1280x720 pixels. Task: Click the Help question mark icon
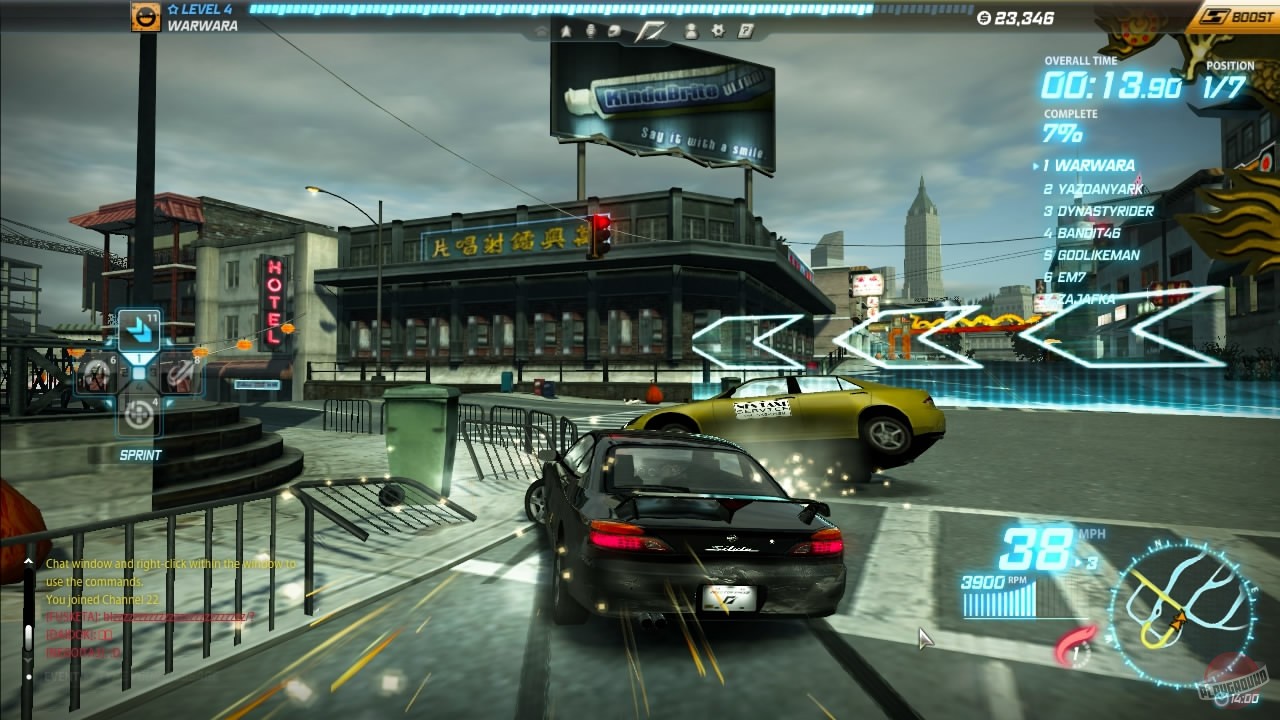pos(745,31)
